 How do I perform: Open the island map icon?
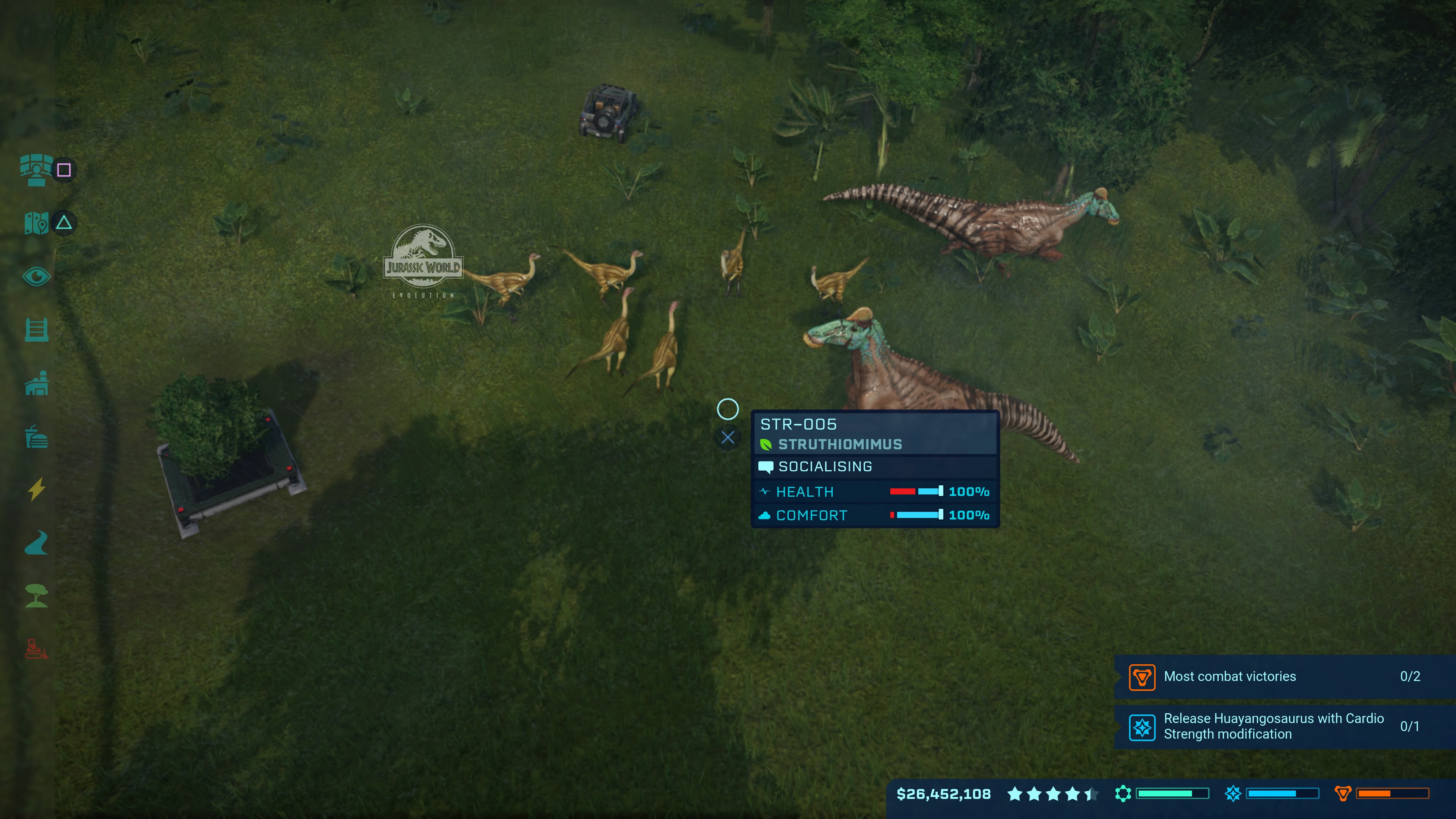click(x=36, y=223)
